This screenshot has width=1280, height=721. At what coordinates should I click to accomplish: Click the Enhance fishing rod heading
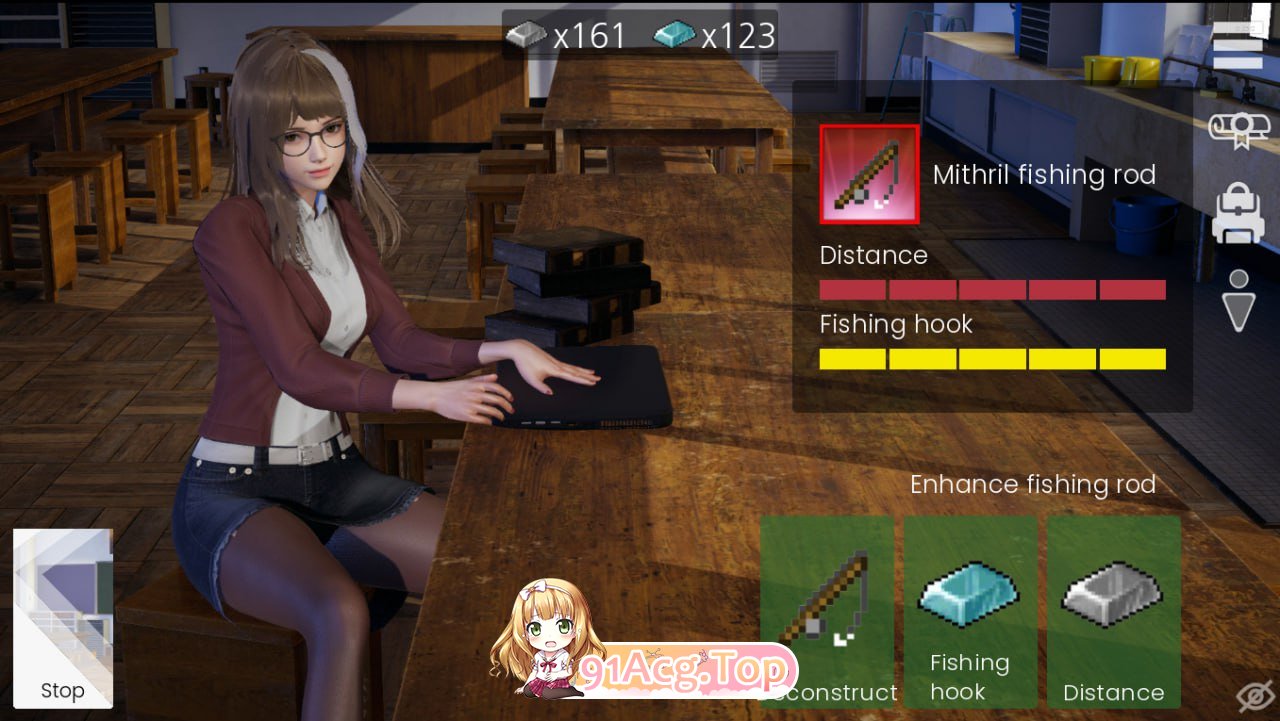click(x=1033, y=485)
